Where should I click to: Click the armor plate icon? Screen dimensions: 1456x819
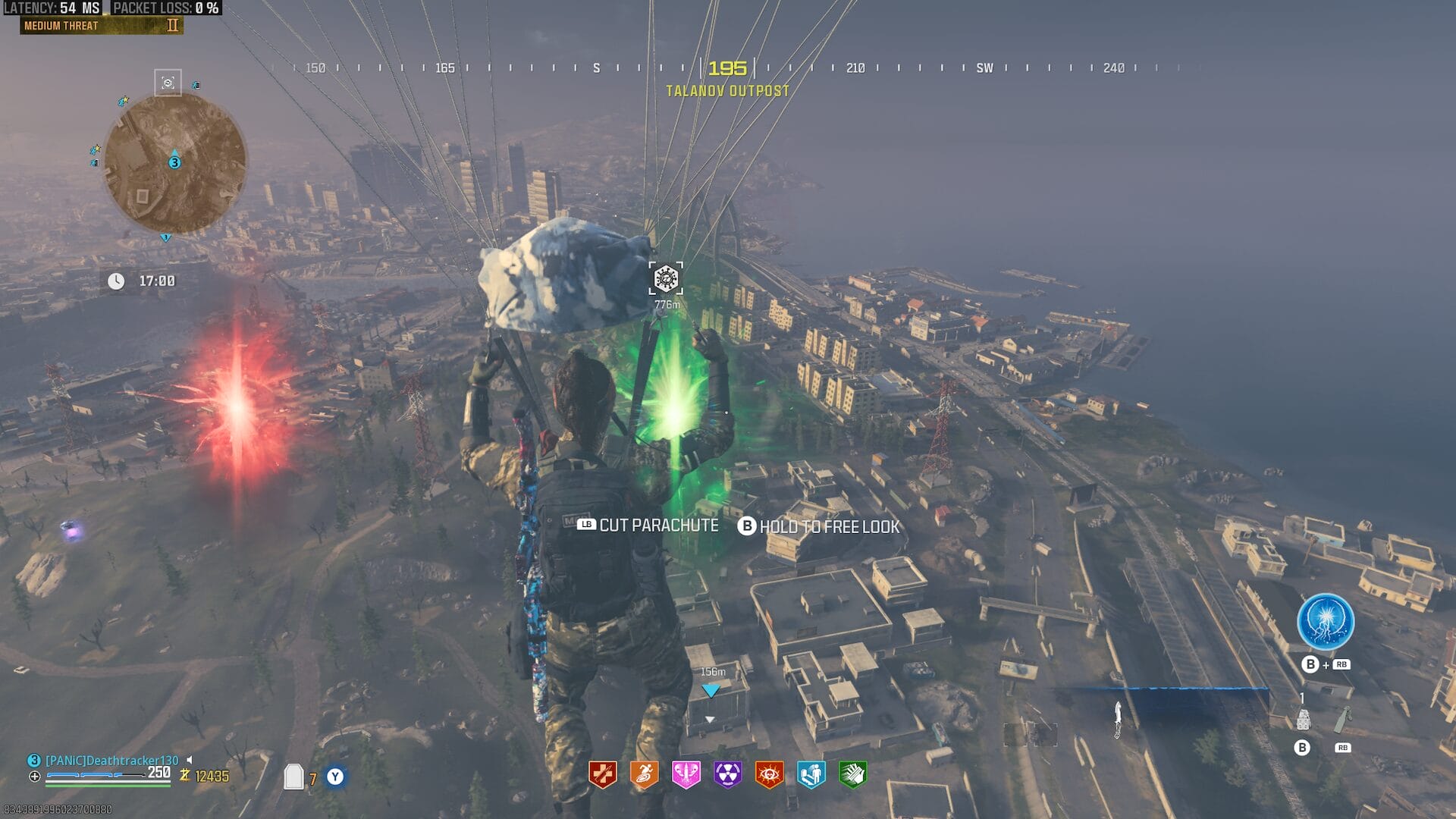pyautogui.click(x=293, y=777)
